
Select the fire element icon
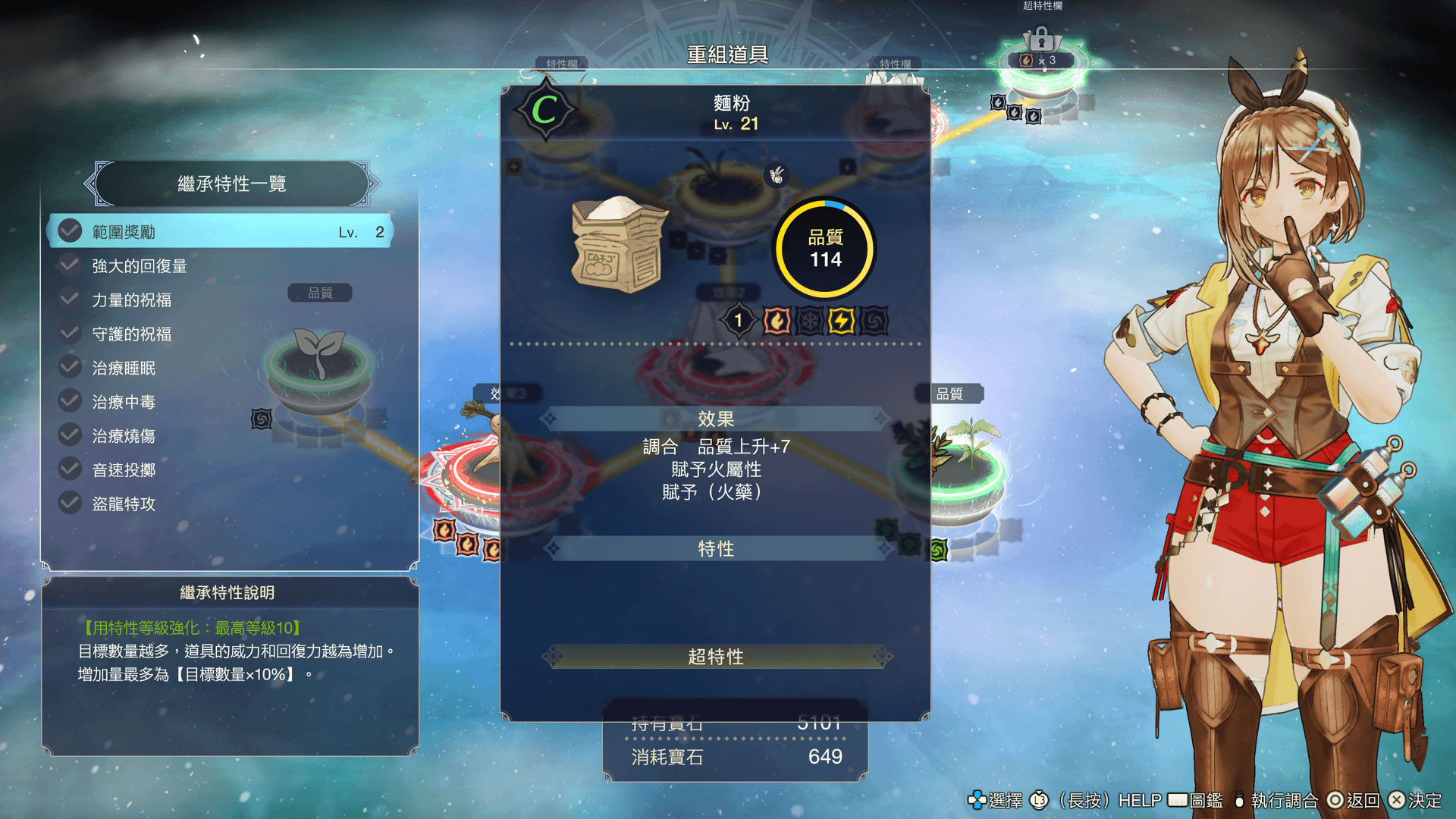(x=777, y=322)
